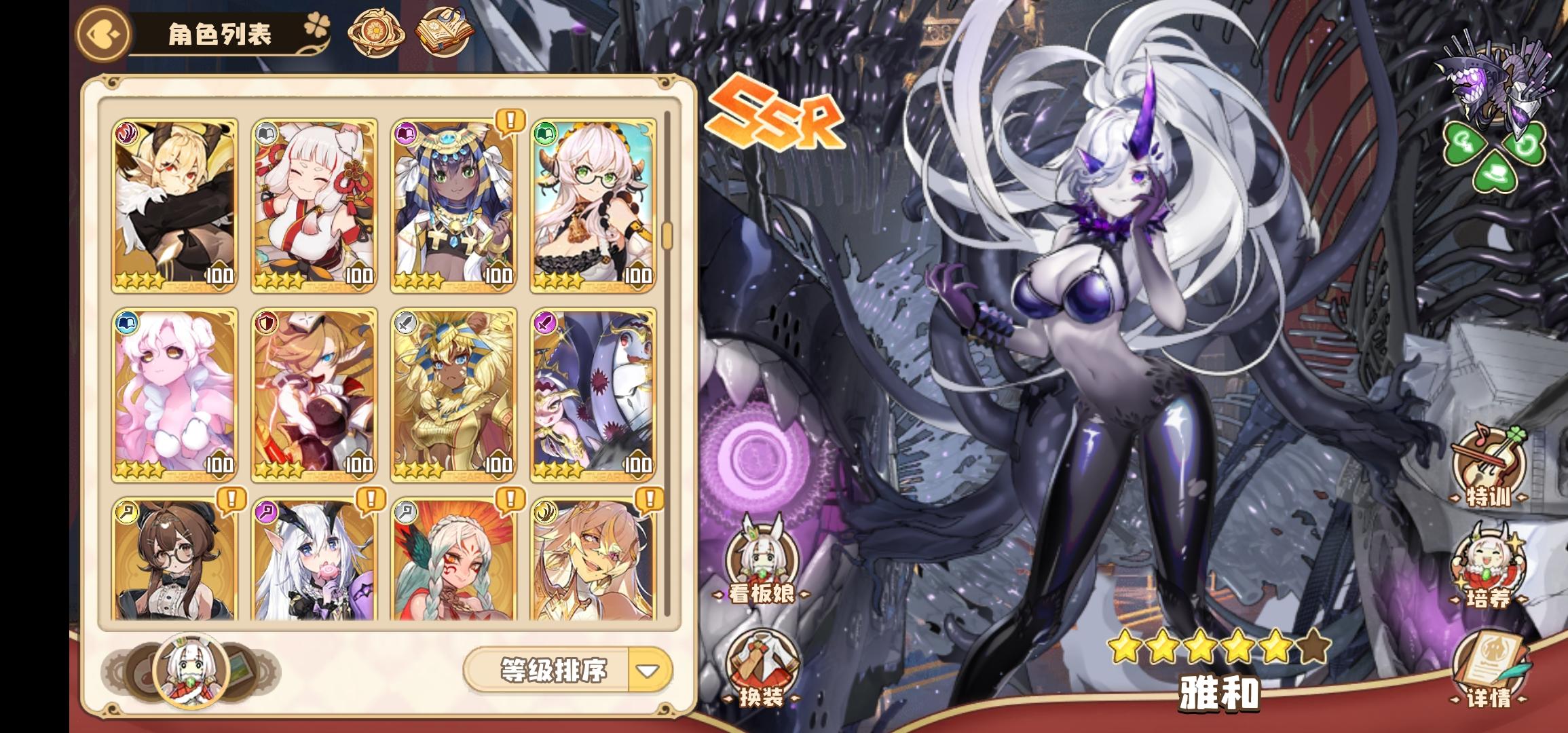Click the SSR rarity emblem
Viewport: 1568px width, 733px height.
(775, 112)
